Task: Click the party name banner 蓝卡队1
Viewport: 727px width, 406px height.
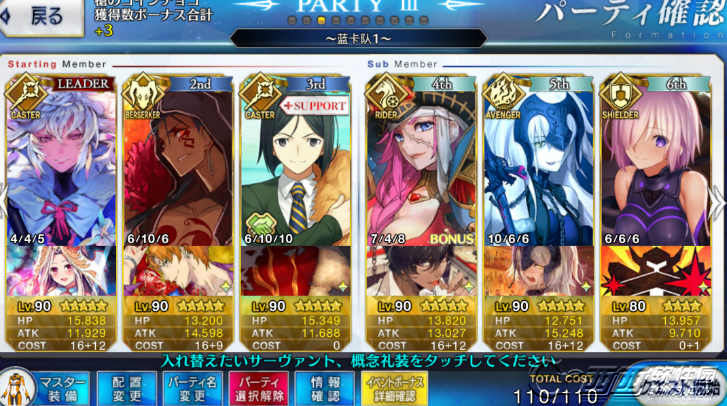Action: pyautogui.click(x=358, y=39)
